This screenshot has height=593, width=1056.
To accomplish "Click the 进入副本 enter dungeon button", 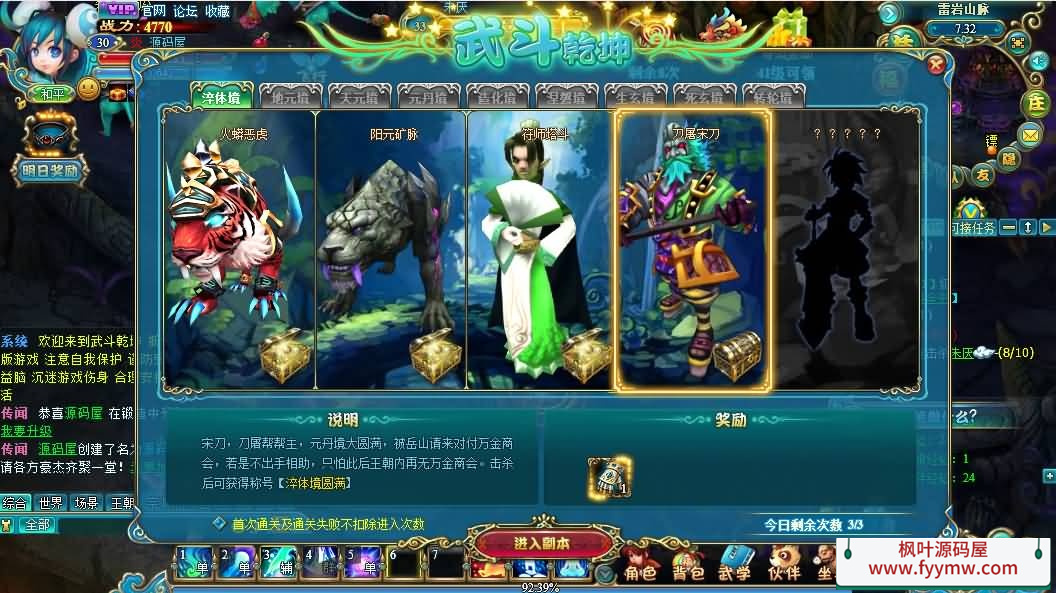I will [542, 543].
